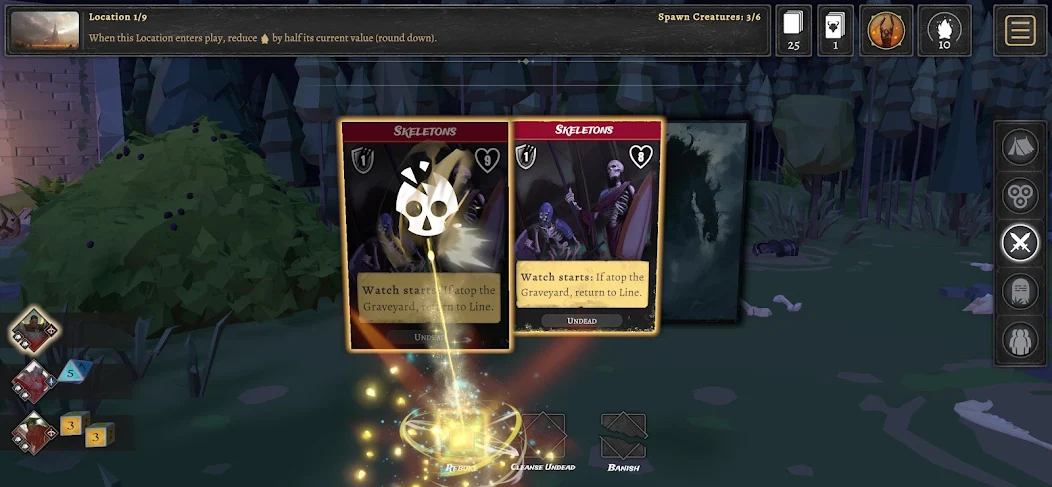1052x487 pixels.
Task: Trigger the glowing Rebuke ability
Action: tap(462, 438)
